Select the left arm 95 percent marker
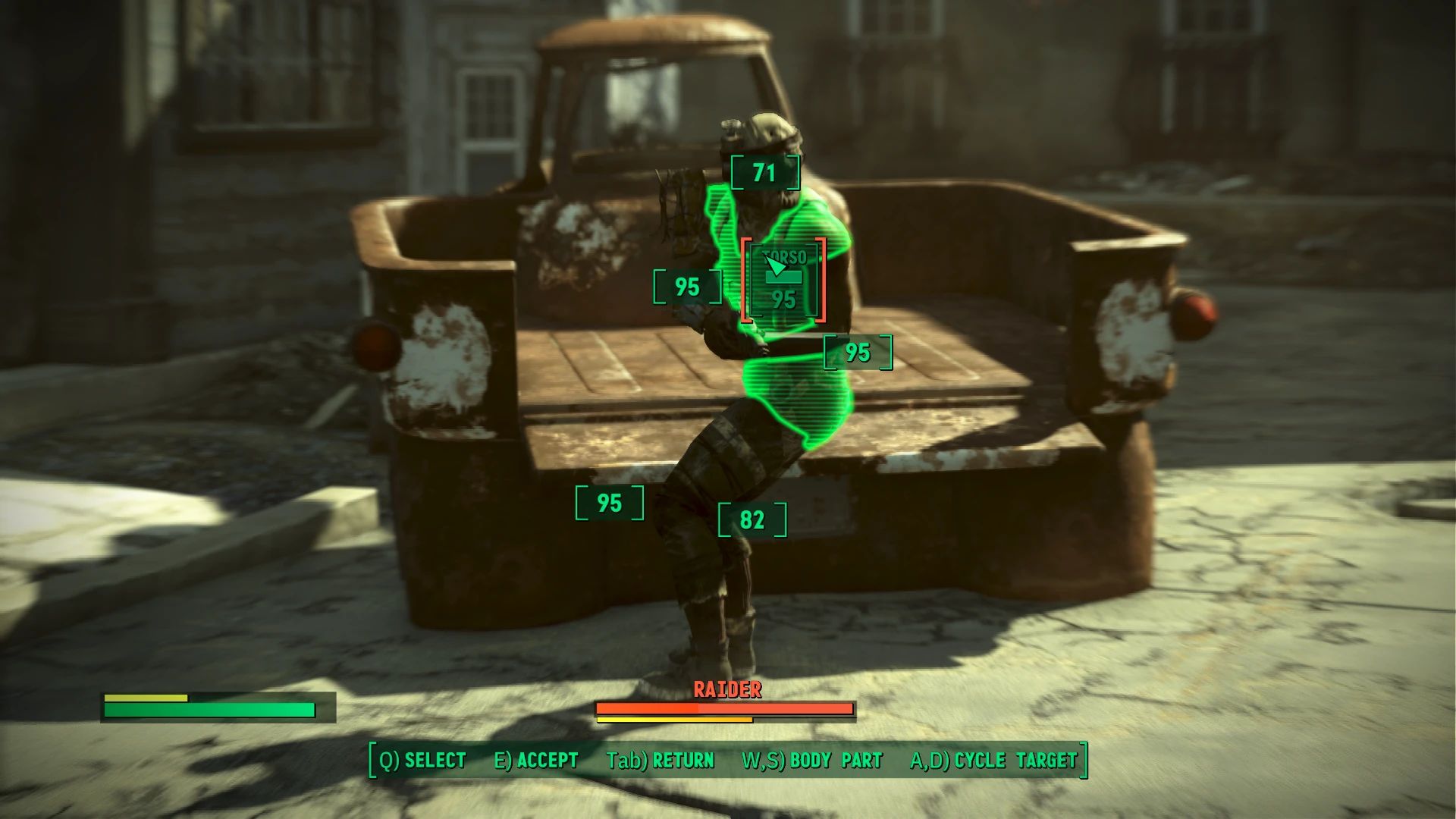Viewport: 1456px width, 819px height. (x=687, y=287)
